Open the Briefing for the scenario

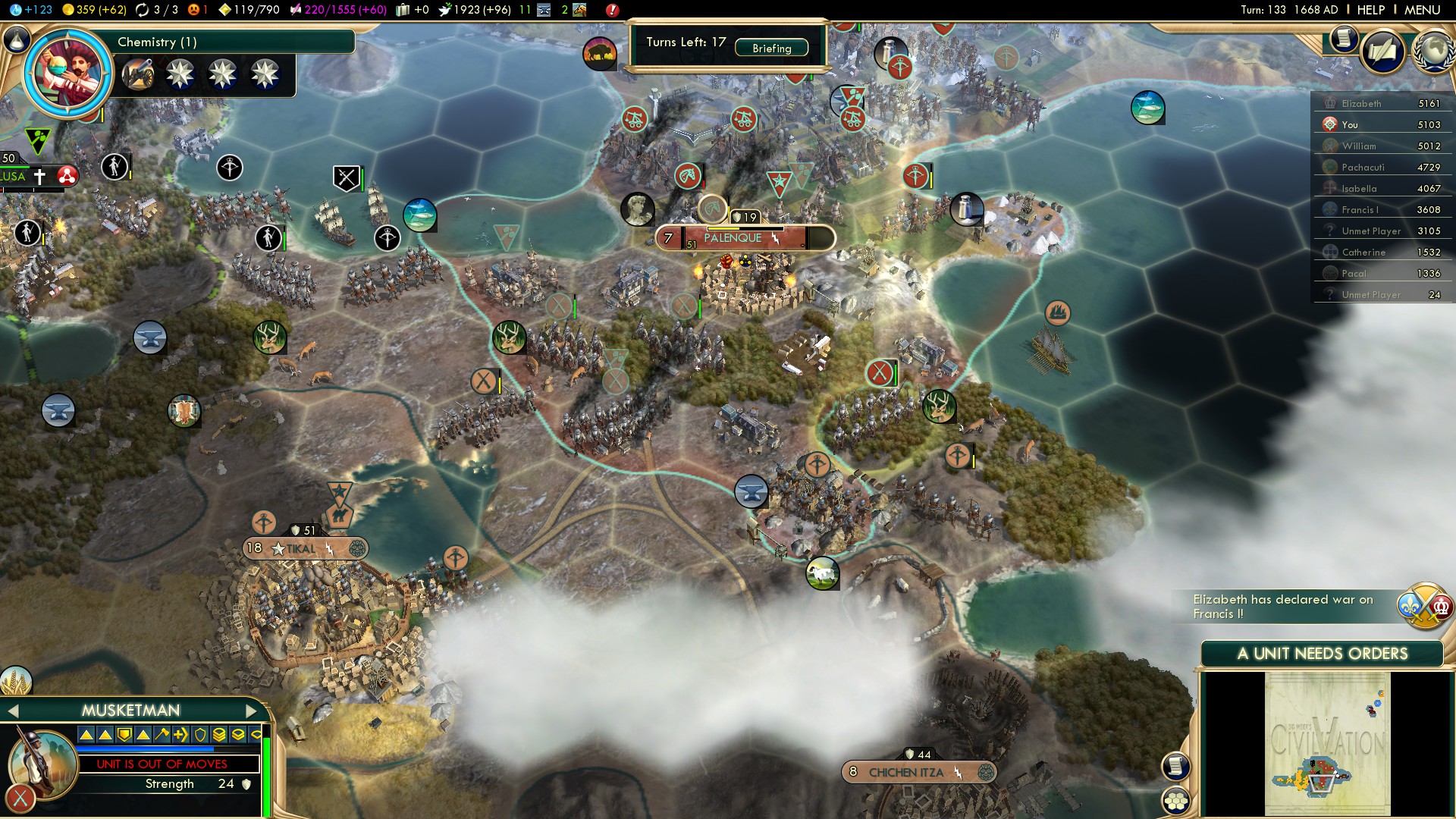point(771,48)
